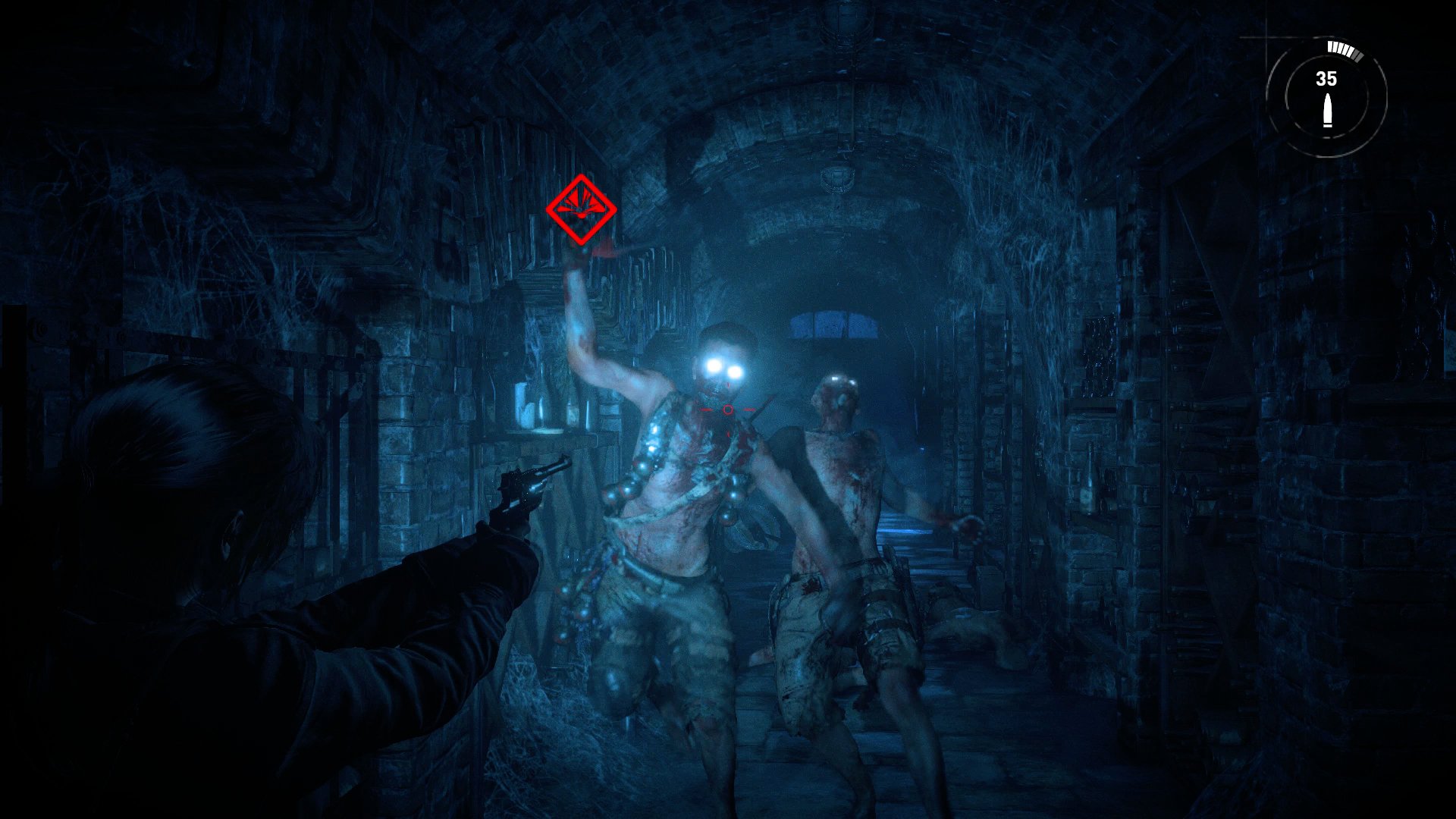1456x819 pixels.
Task: Click the ammo count reading 35
Action: [1326, 78]
